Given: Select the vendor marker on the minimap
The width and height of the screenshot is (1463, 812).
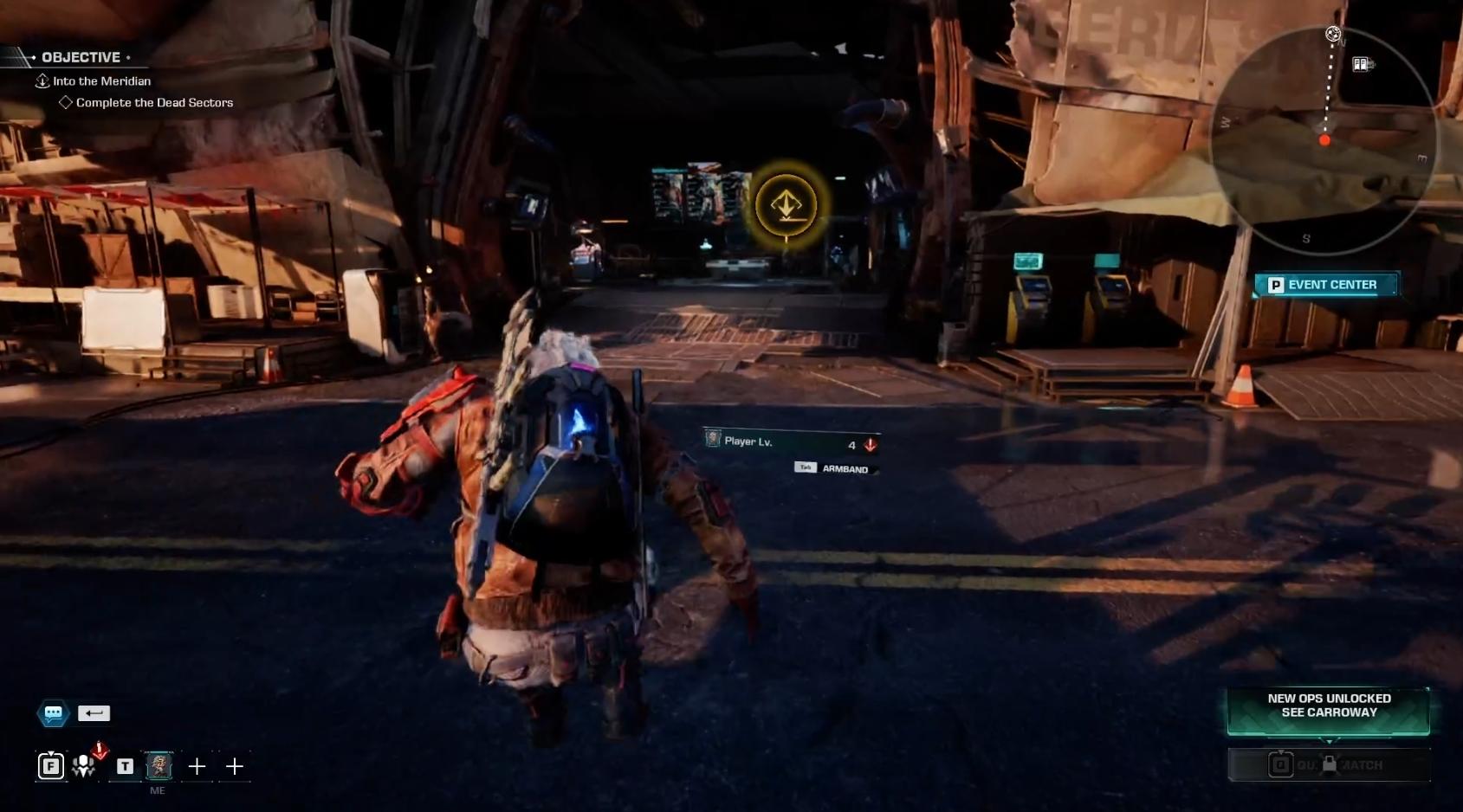Looking at the screenshot, I should click(x=1361, y=64).
